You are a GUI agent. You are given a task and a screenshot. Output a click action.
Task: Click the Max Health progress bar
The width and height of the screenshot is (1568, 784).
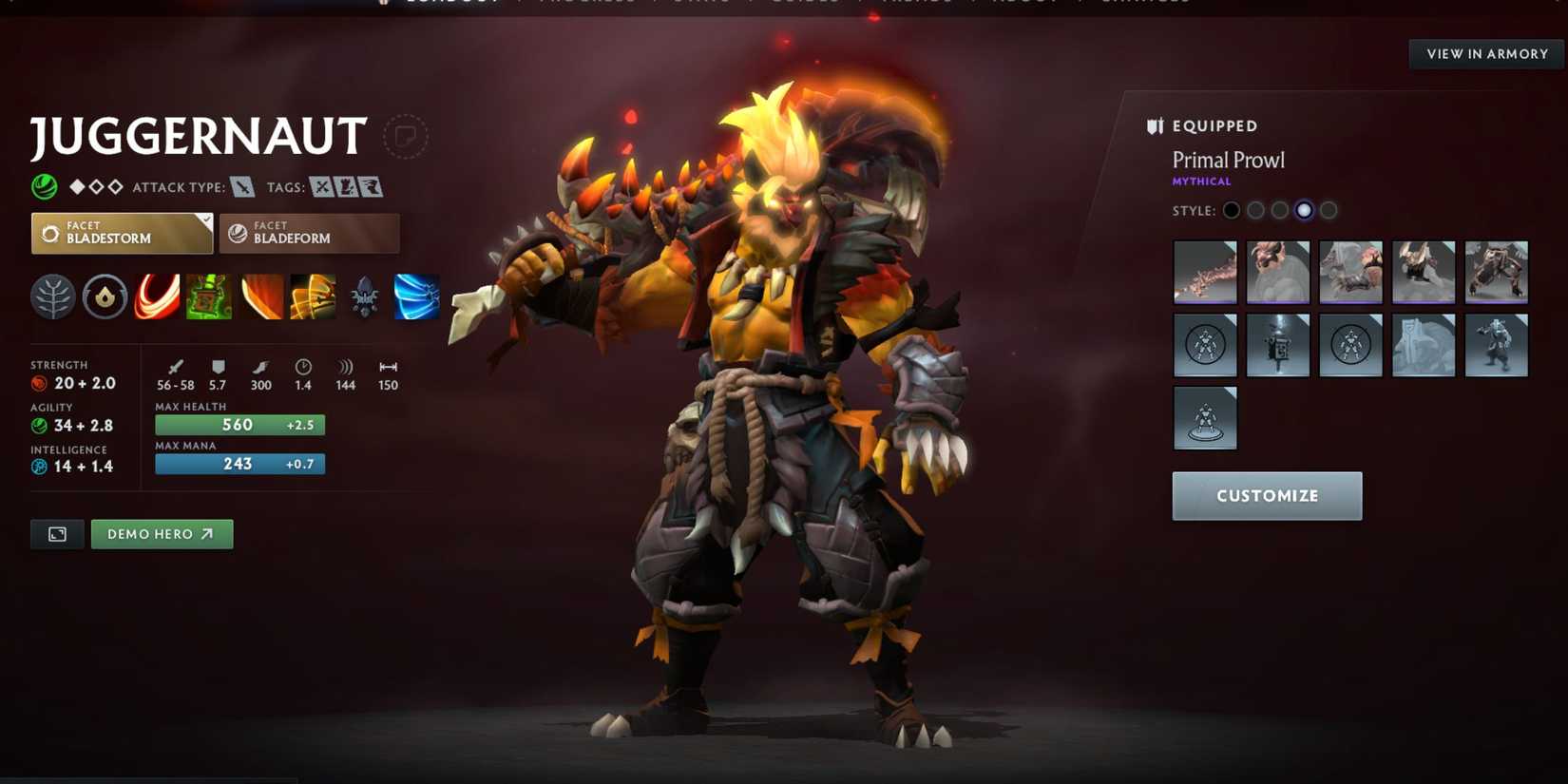[239, 425]
